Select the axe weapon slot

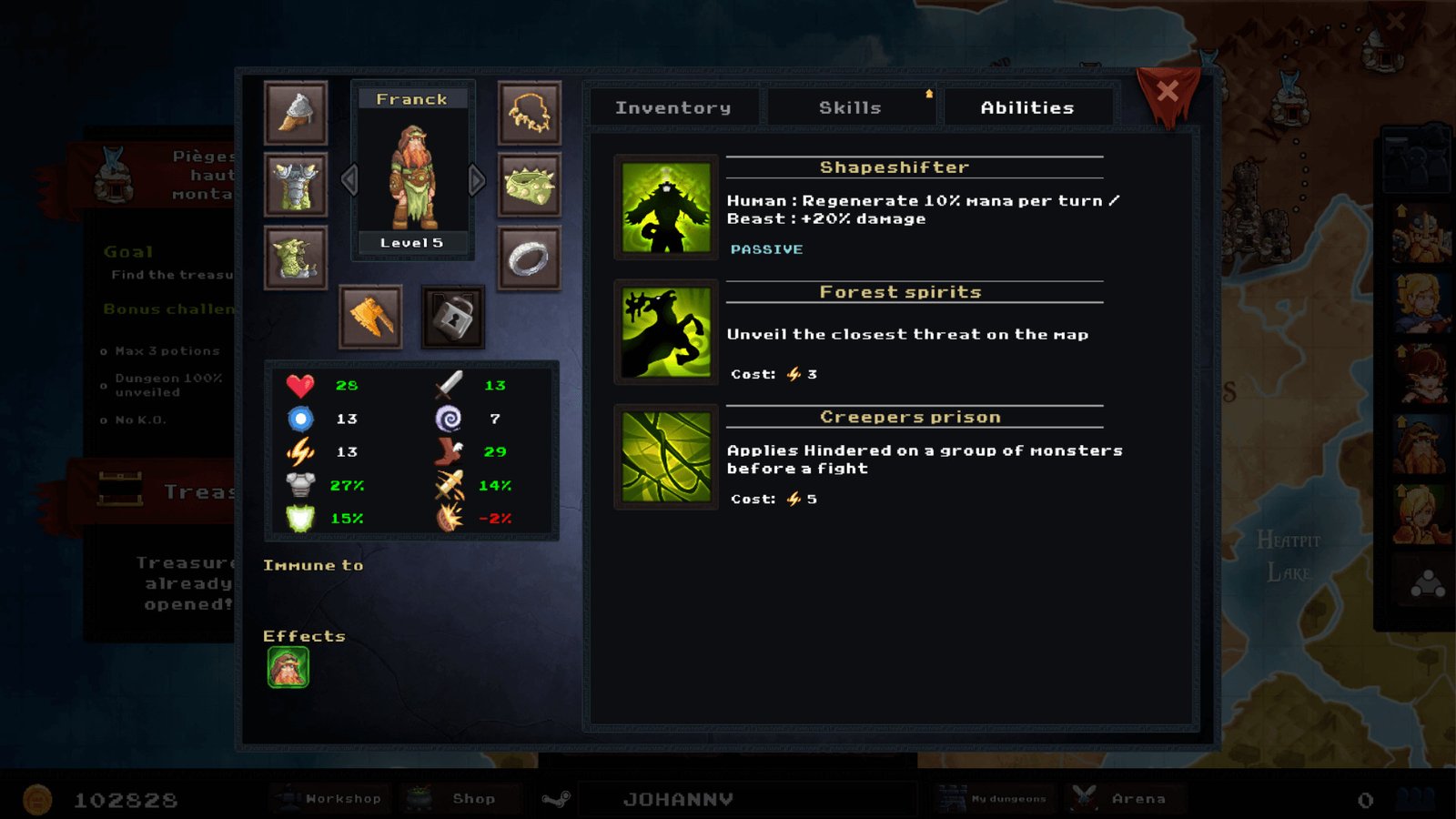(370, 317)
